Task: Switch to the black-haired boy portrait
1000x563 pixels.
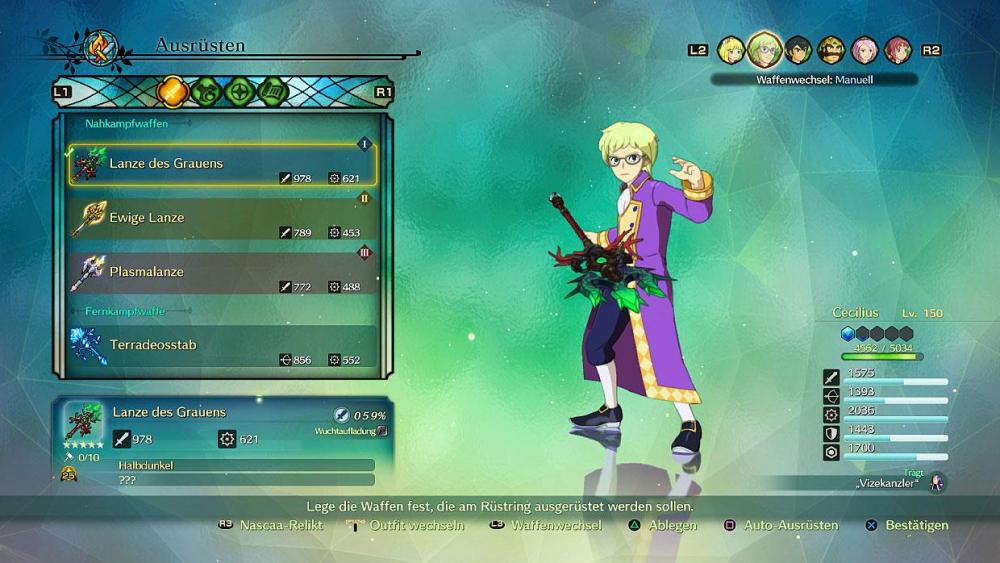Action: (x=798, y=49)
